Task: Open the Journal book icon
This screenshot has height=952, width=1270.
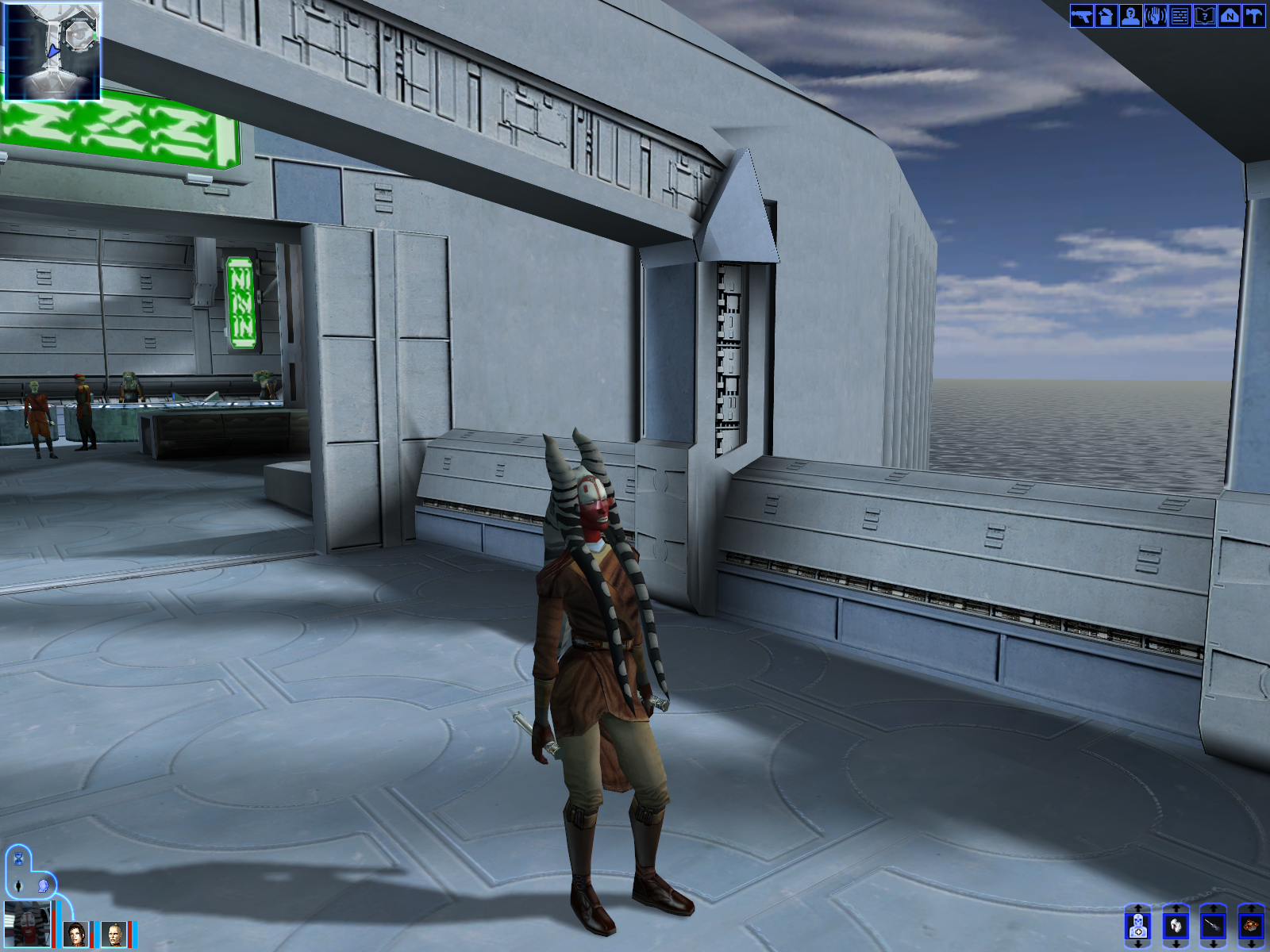Action: click(1204, 15)
